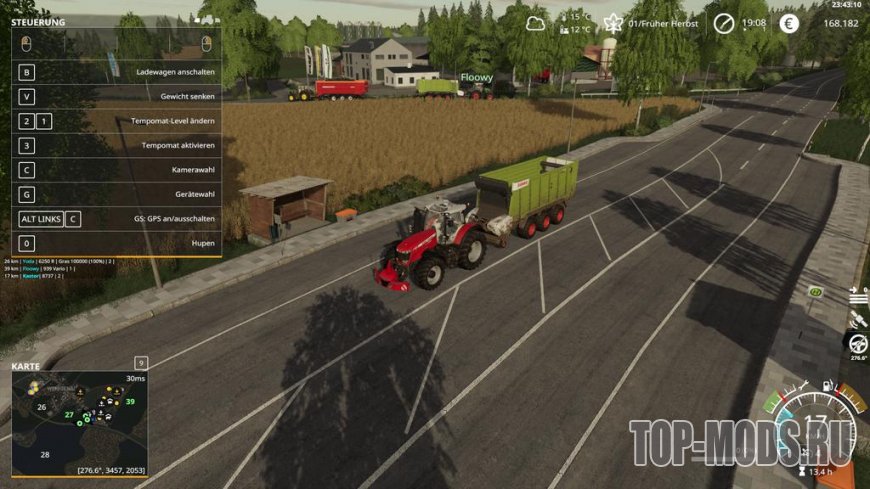The width and height of the screenshot is (870, 489).
Task: Toggle the GPS steering wheel icon
Action: tap(857, 343)
